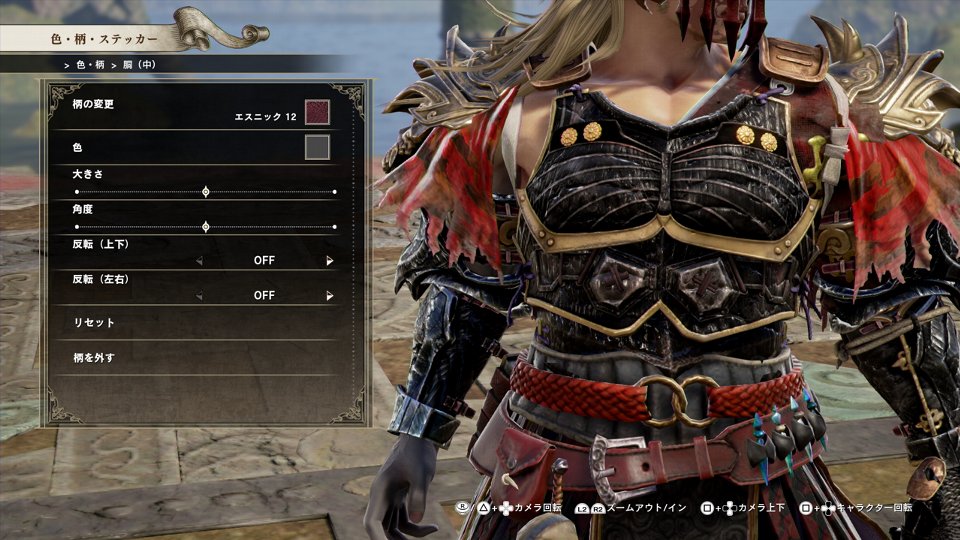Click right arrow for 反転（上下）
This screenshot has height=540, width=960.
click(x=329, y=261)
